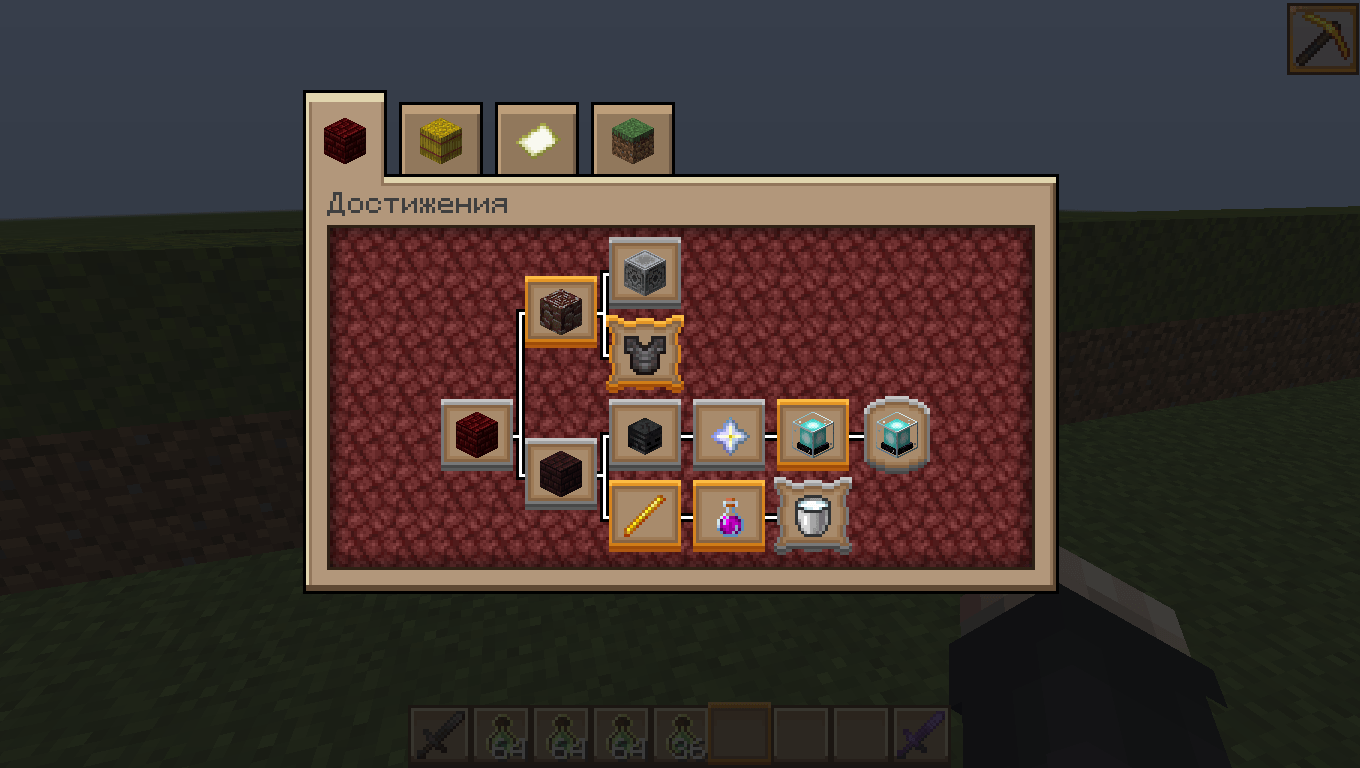Click the bucket cauldron advancement icon
Screen dimensions: 1360x768
(x=812, y=515)
